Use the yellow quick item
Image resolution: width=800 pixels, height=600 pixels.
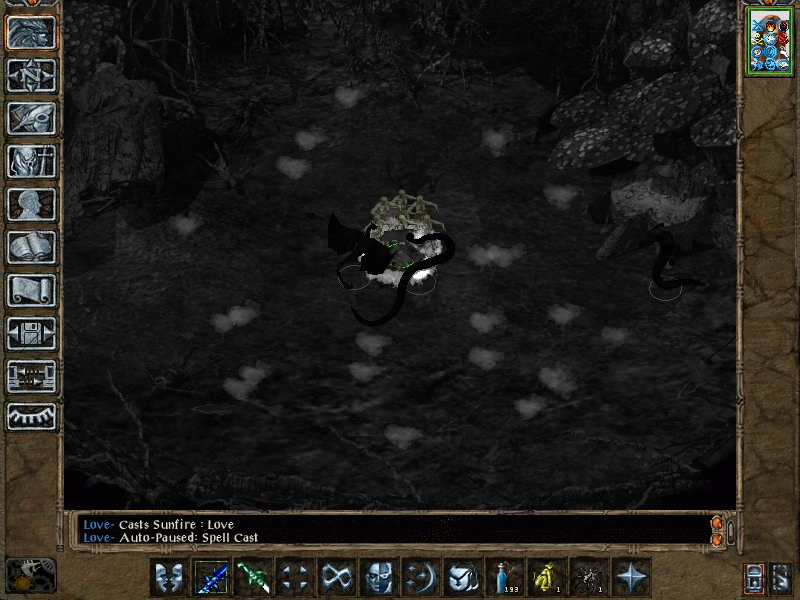[x=547, y=577]
